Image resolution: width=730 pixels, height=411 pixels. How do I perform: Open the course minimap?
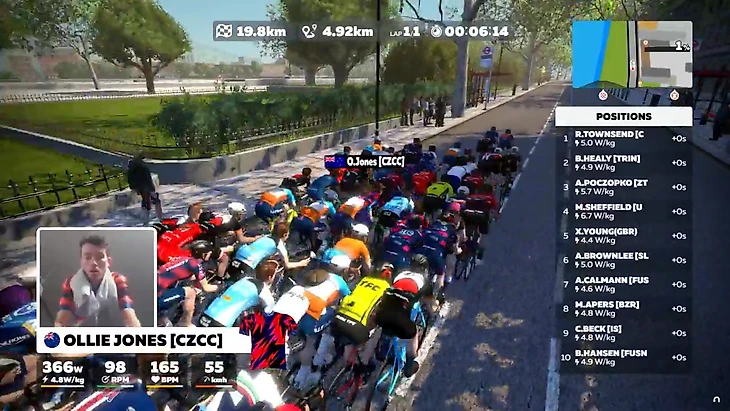(631, 54)
